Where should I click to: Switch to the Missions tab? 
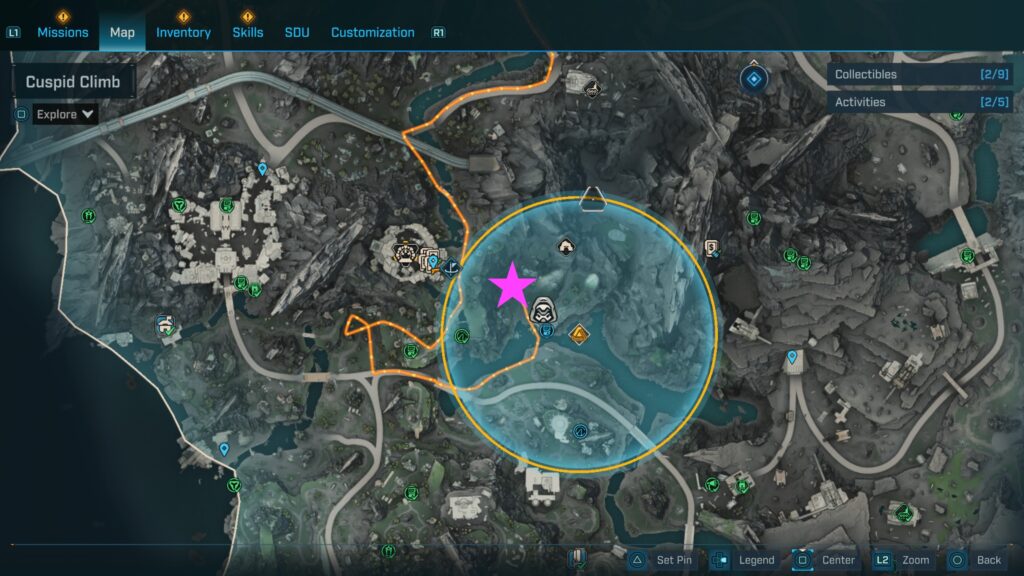coord(63,32)
